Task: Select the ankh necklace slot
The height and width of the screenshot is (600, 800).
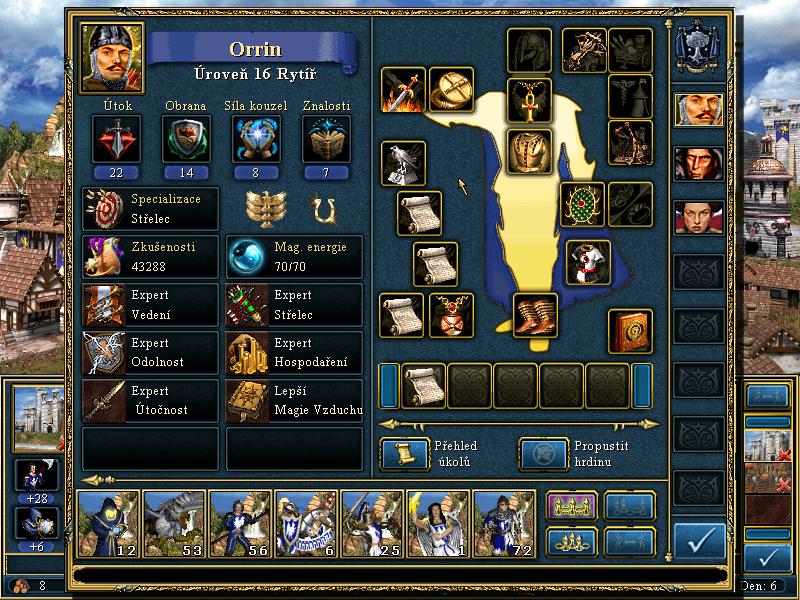Action: 529,100
